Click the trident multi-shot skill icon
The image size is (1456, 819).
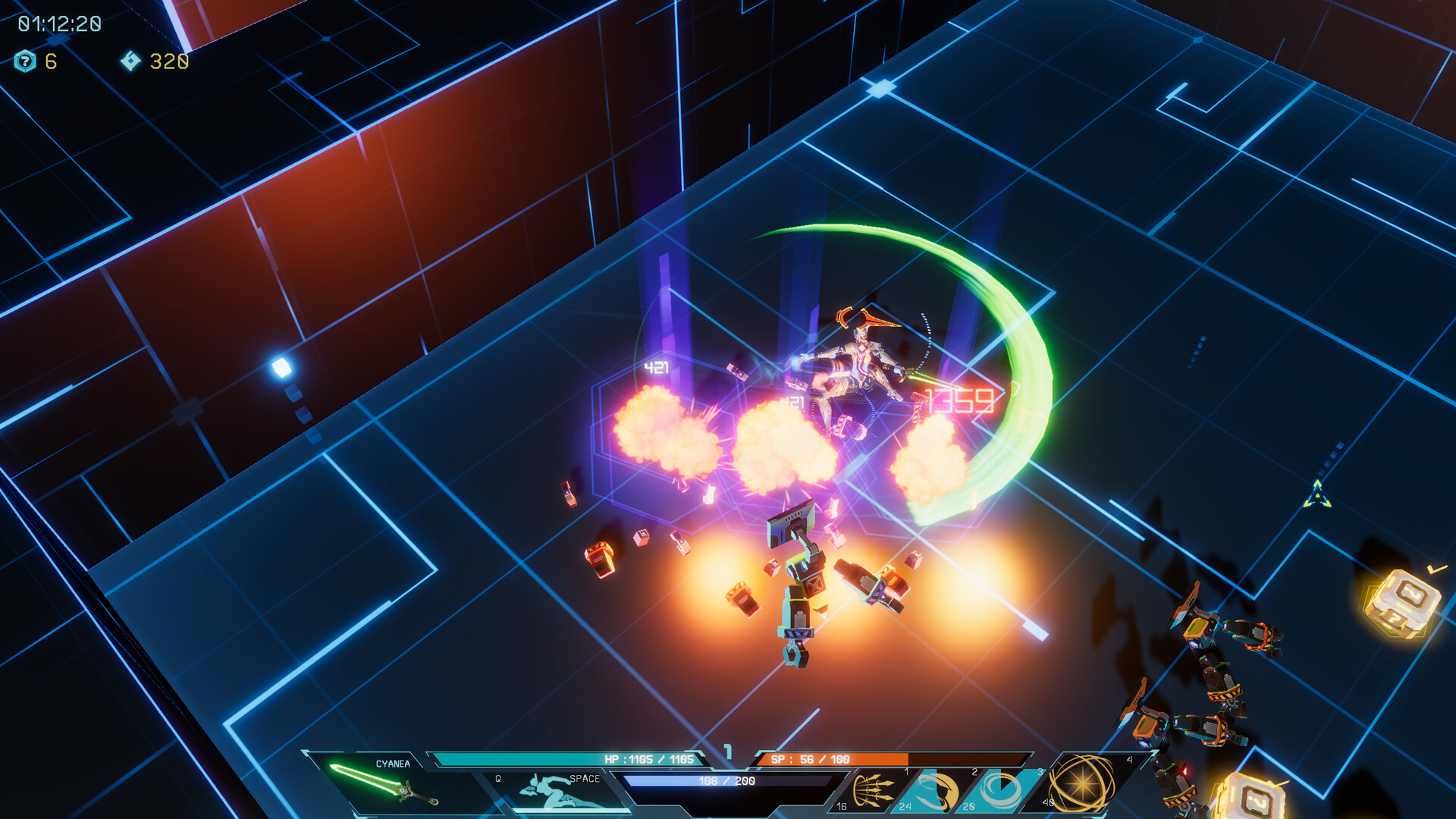coord(874,789)
